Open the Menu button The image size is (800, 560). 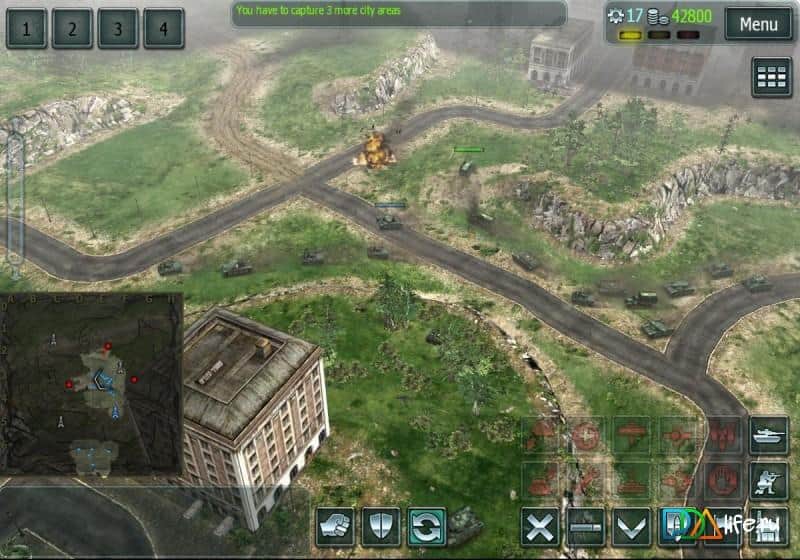pyautogui.click(x=758, y=24)
